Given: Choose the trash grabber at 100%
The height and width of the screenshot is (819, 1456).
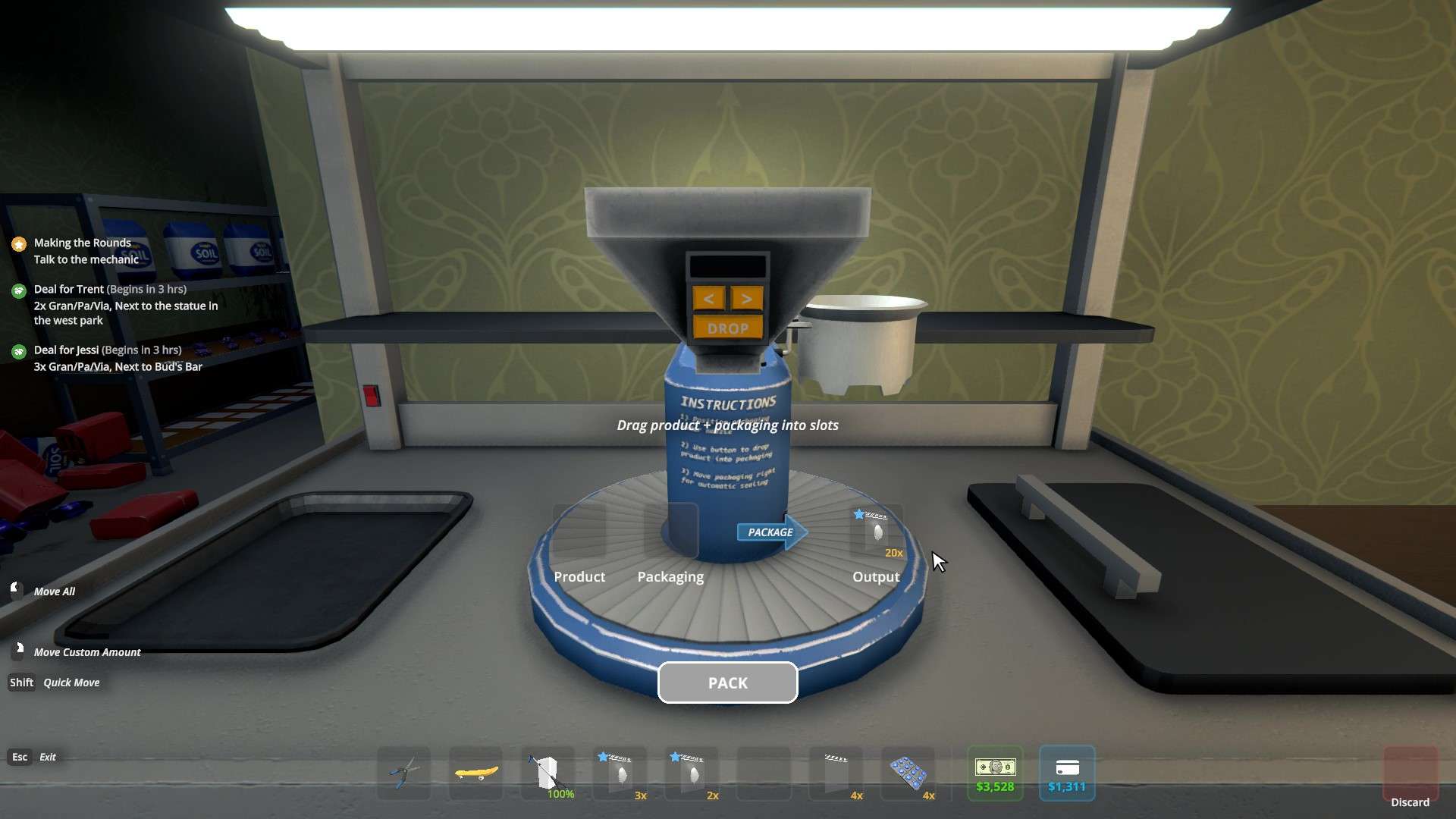Looking at the screenshot, I should pyautogui.click(x=548, y=773).
